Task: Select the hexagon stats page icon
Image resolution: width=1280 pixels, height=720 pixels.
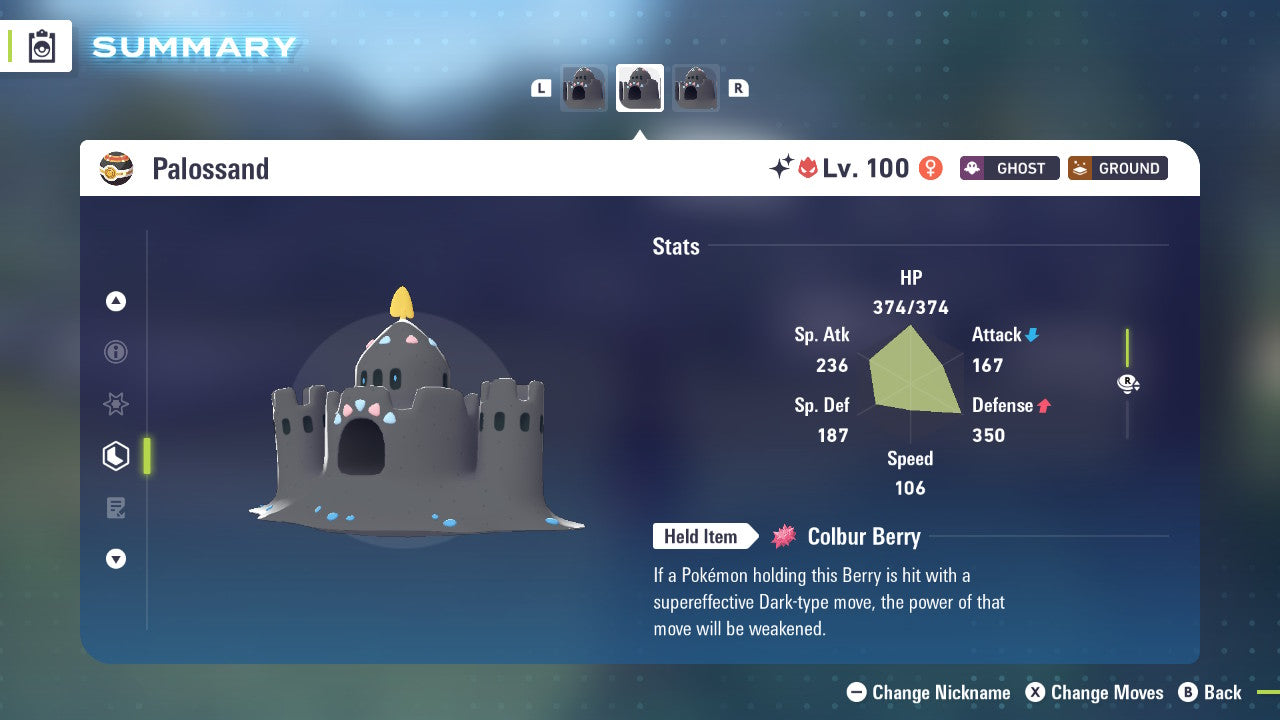Action: click(116, 456)
